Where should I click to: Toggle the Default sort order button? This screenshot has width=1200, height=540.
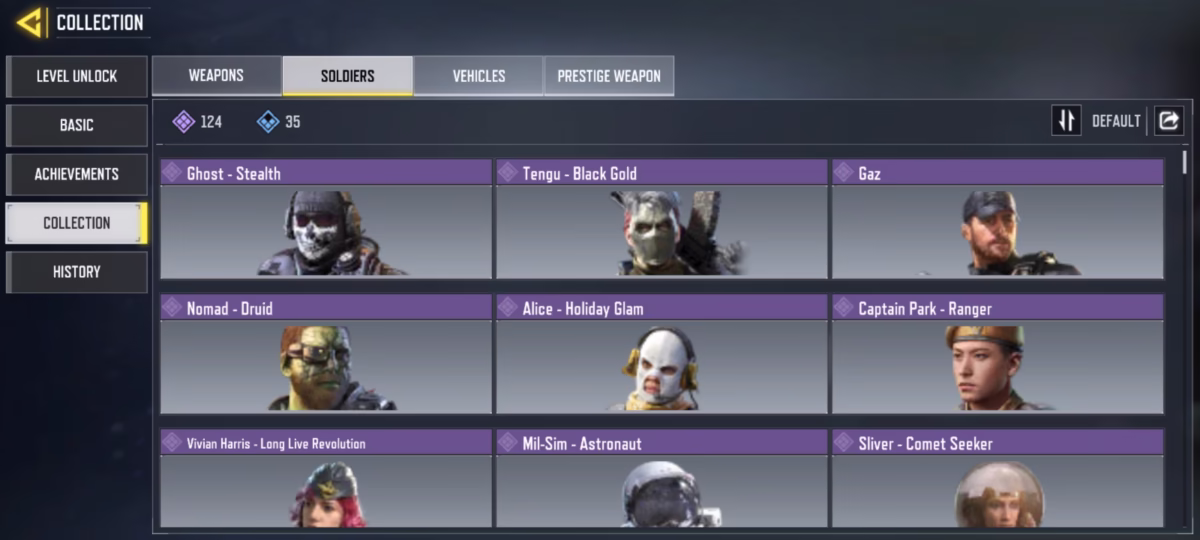point(1067,121)
